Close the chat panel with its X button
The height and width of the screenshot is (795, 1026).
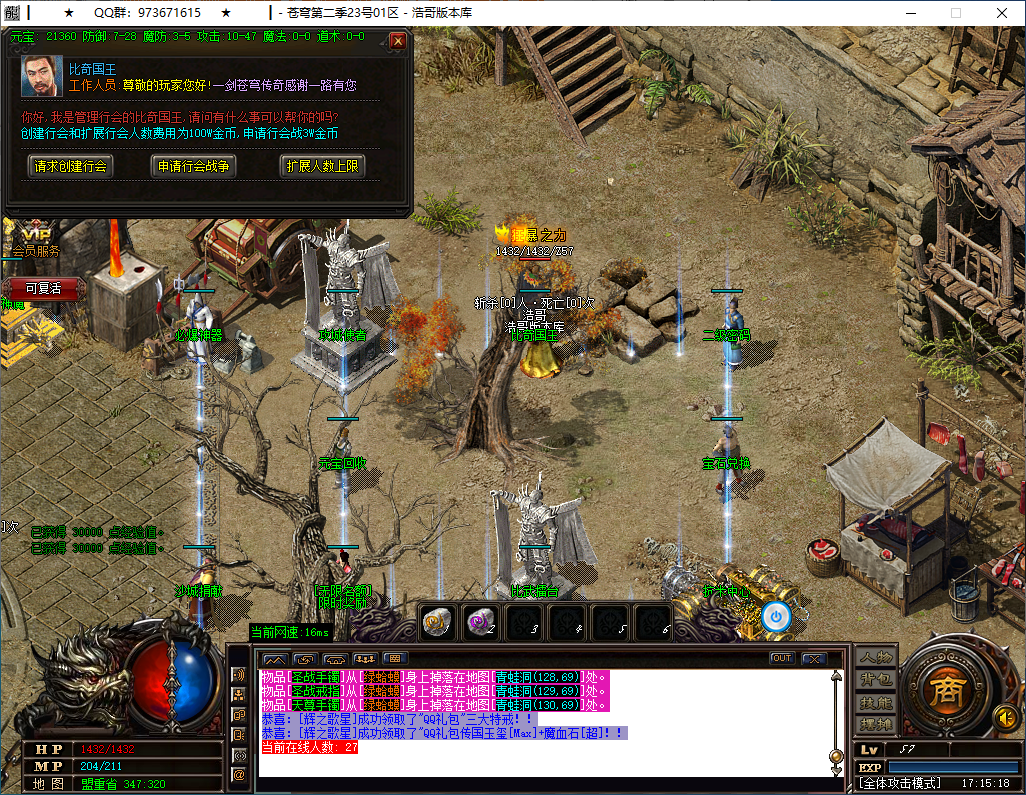tap(813, 658)
